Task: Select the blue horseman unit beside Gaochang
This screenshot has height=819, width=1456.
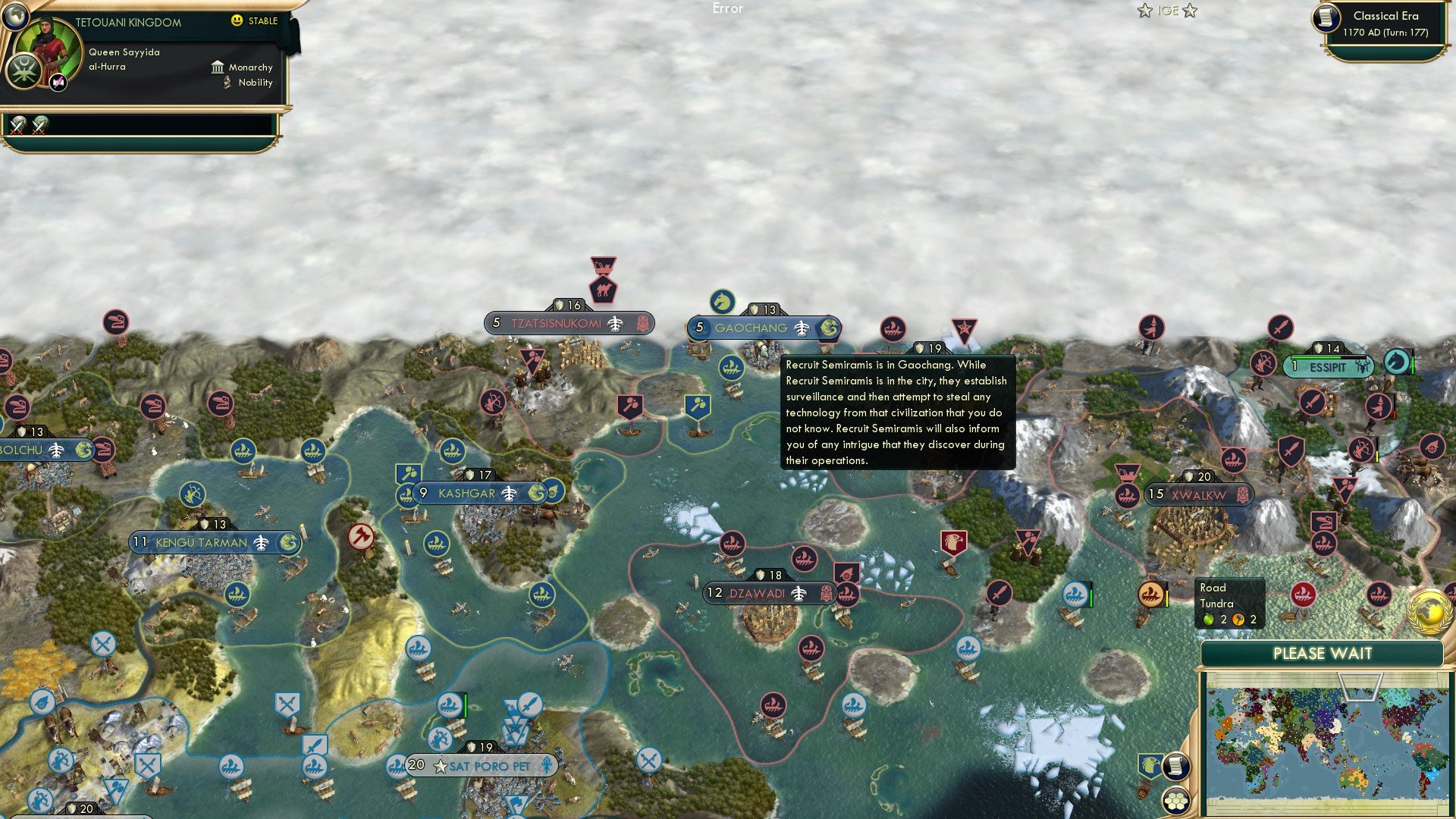Action: pos(723,303)
